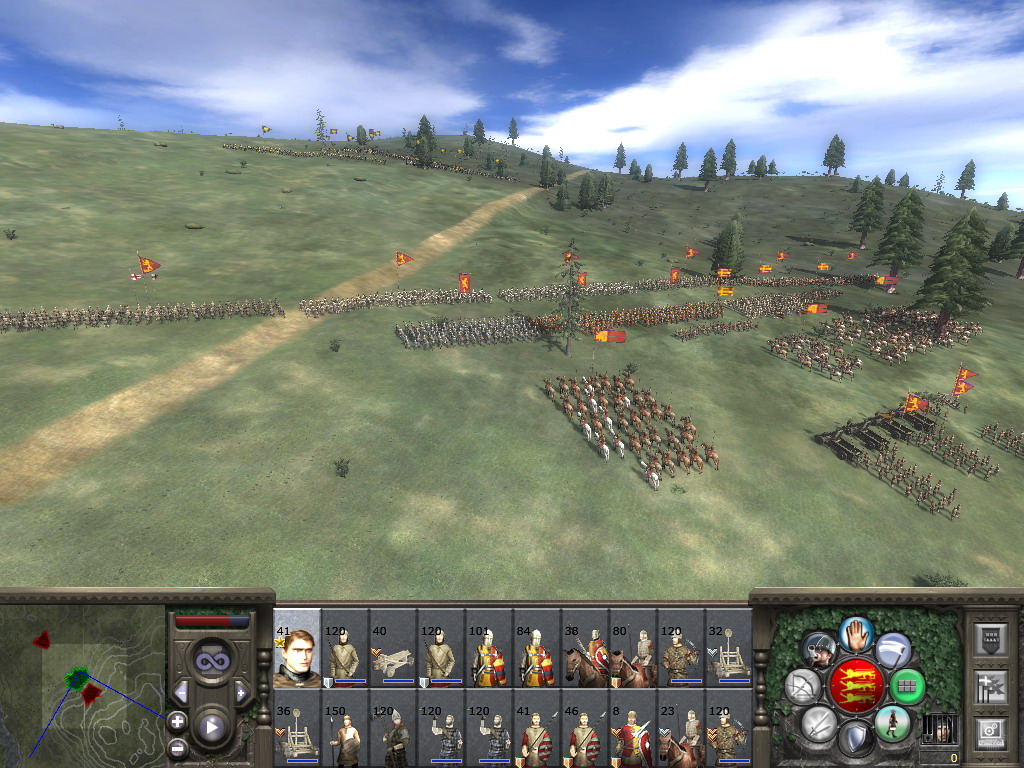Zoom in the minimap with plus button
The width and height of the screenshot is (1024, 768).
(x=177, y=720)
